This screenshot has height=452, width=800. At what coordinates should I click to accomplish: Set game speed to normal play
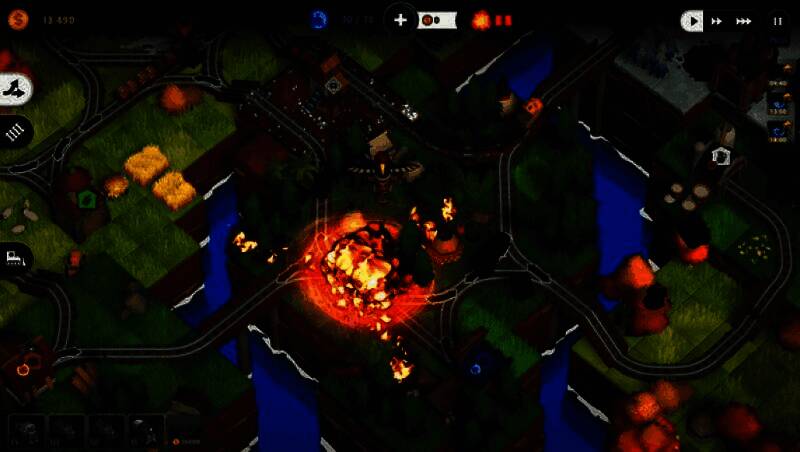[x=691, y=20]
